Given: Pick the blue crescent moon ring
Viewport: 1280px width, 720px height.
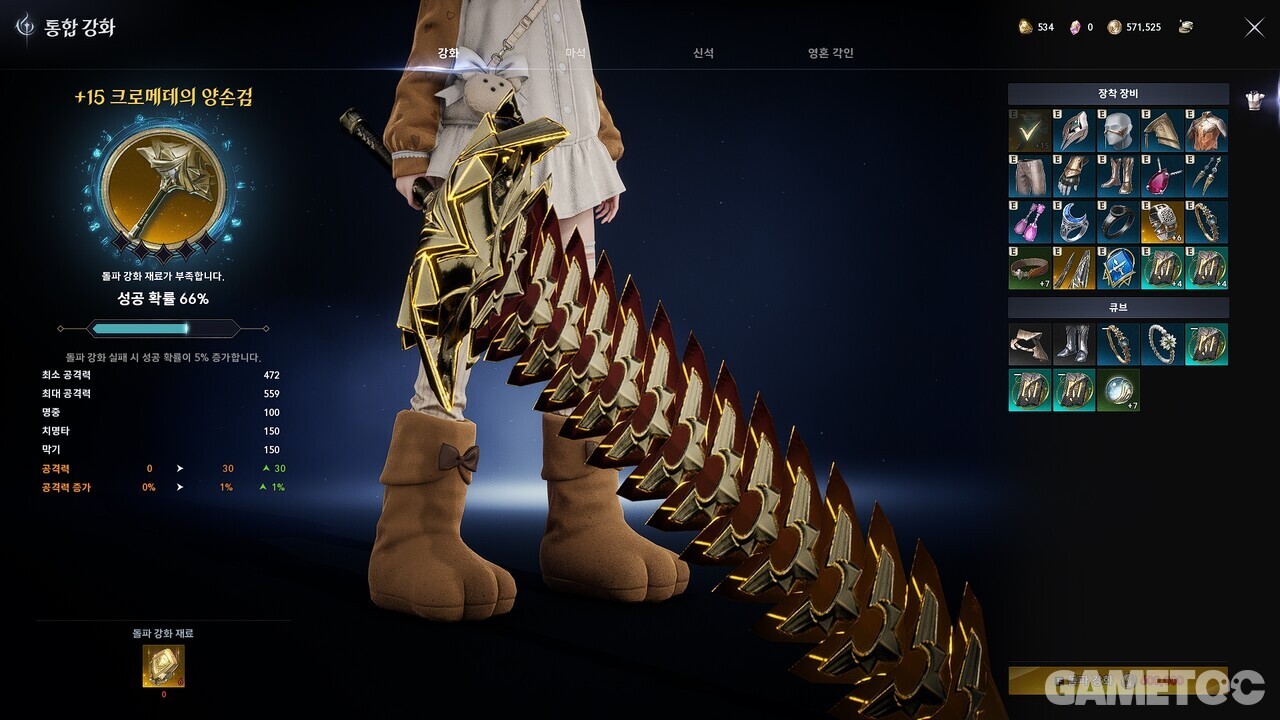Looking at the screenshot, I should tap(1073, 221).
